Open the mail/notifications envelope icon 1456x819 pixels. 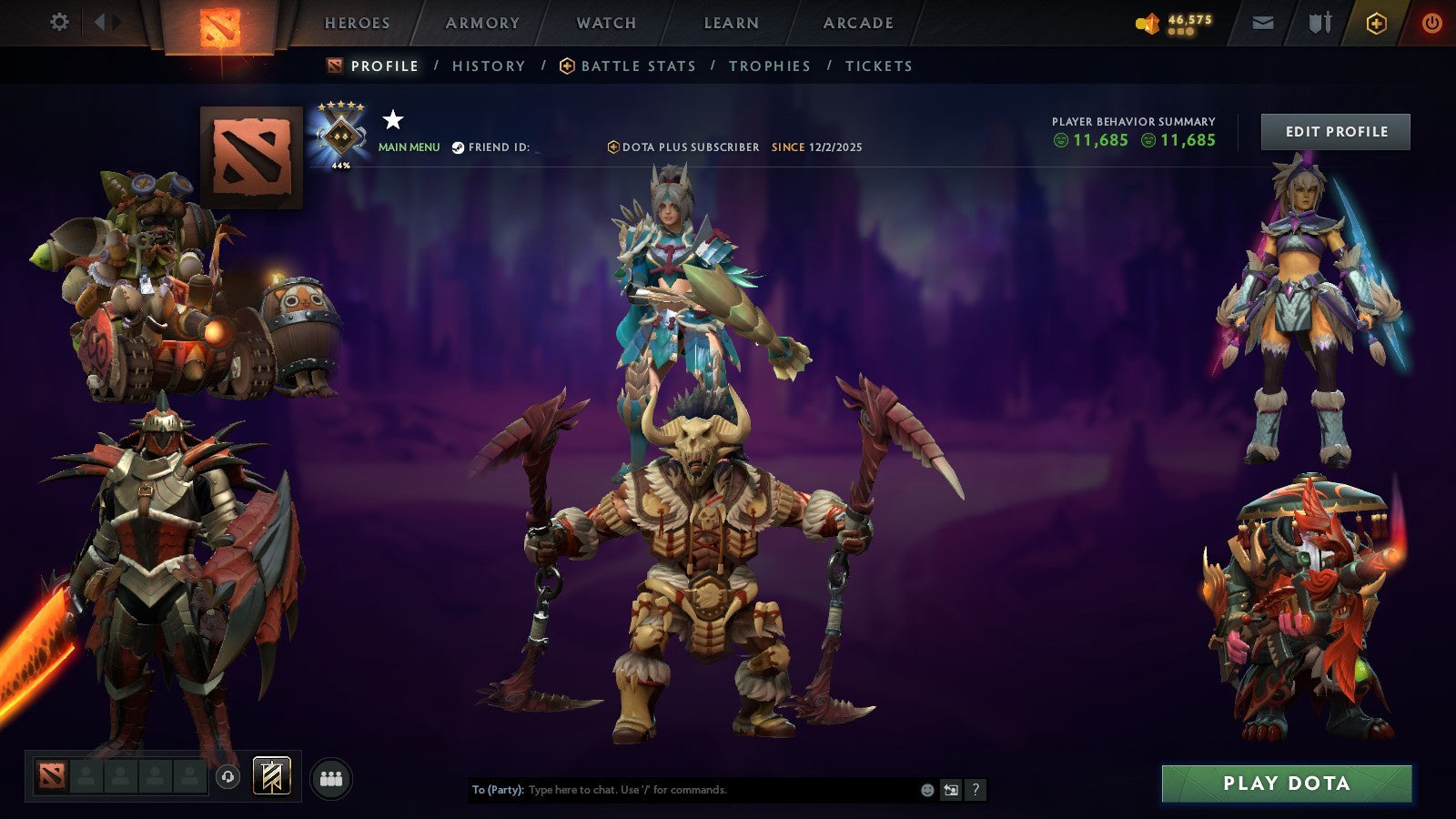click(1263, 22)
